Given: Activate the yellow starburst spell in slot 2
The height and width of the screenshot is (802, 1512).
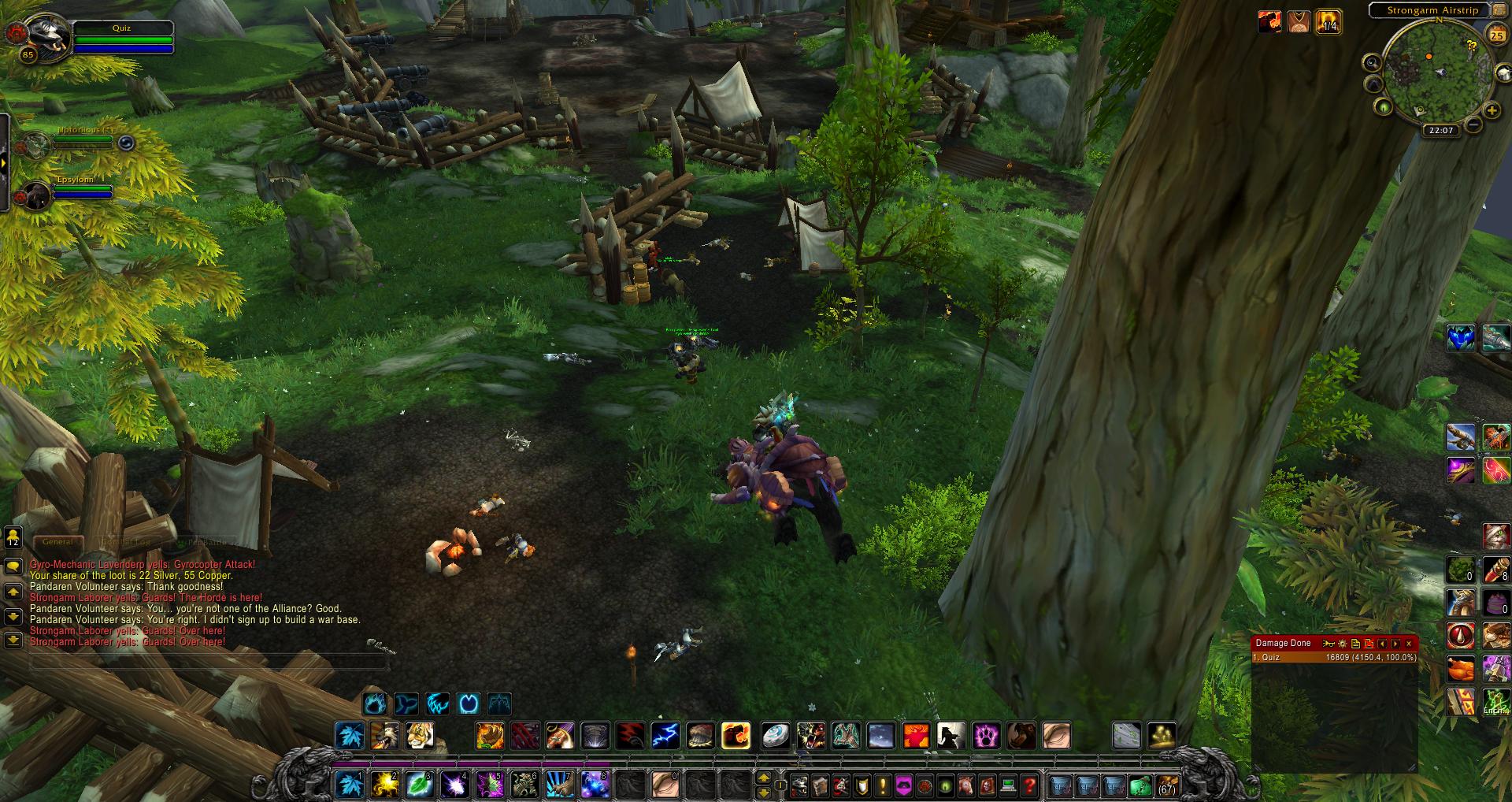Looking at the screenshot, I should pos(385,785).
